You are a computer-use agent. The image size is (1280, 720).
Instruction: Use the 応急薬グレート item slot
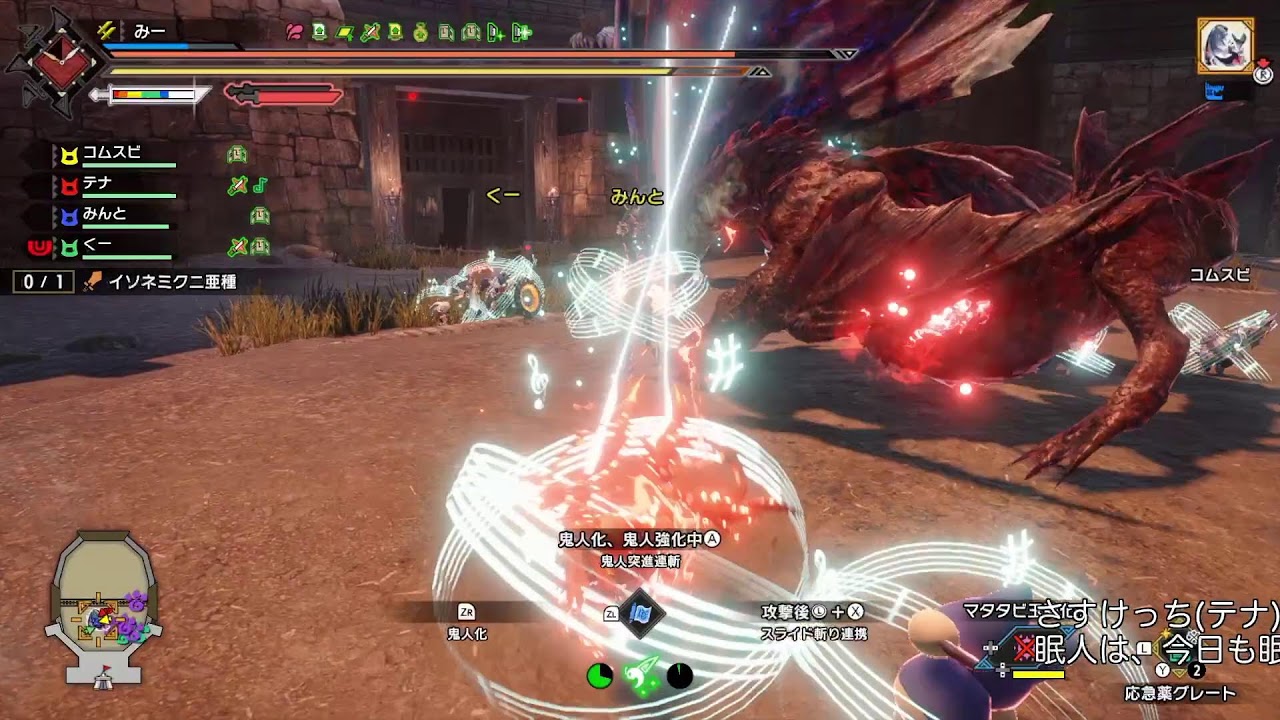click(x=1179, y=692)
